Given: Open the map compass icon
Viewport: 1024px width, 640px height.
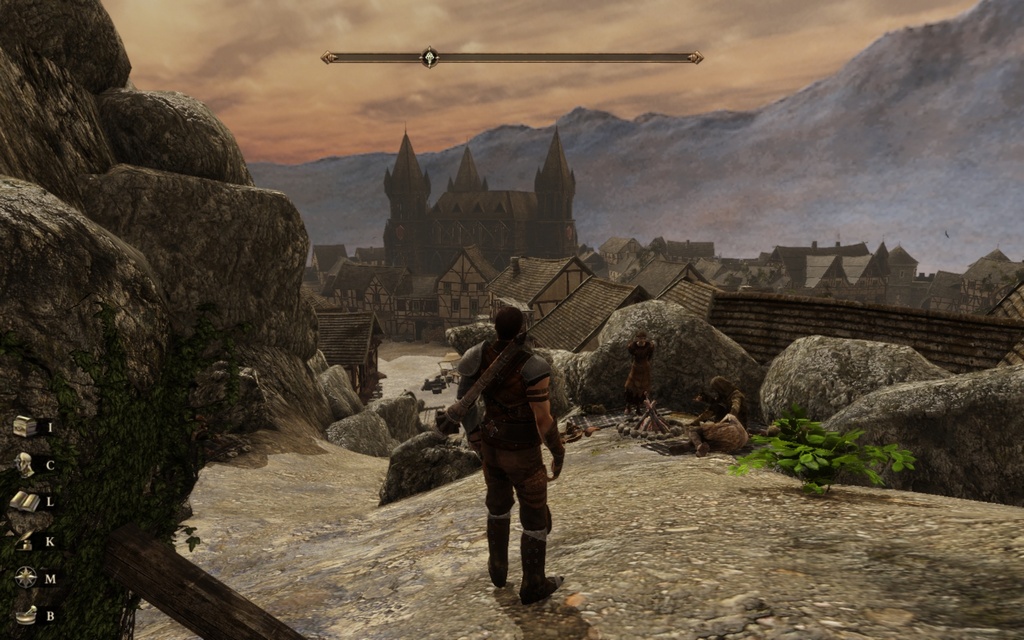Looking at the screenshot, I should [24, 577].
